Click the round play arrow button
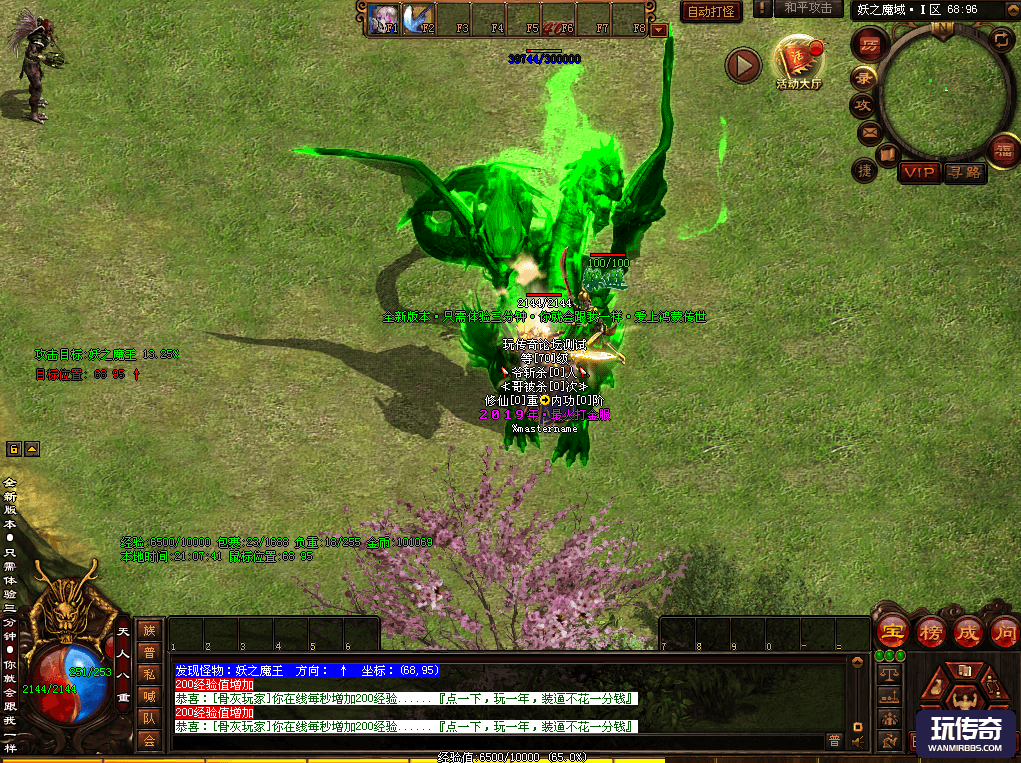The width and height of the screenshot is (1021, 763). pyautogui.click(x=743, y=66)
